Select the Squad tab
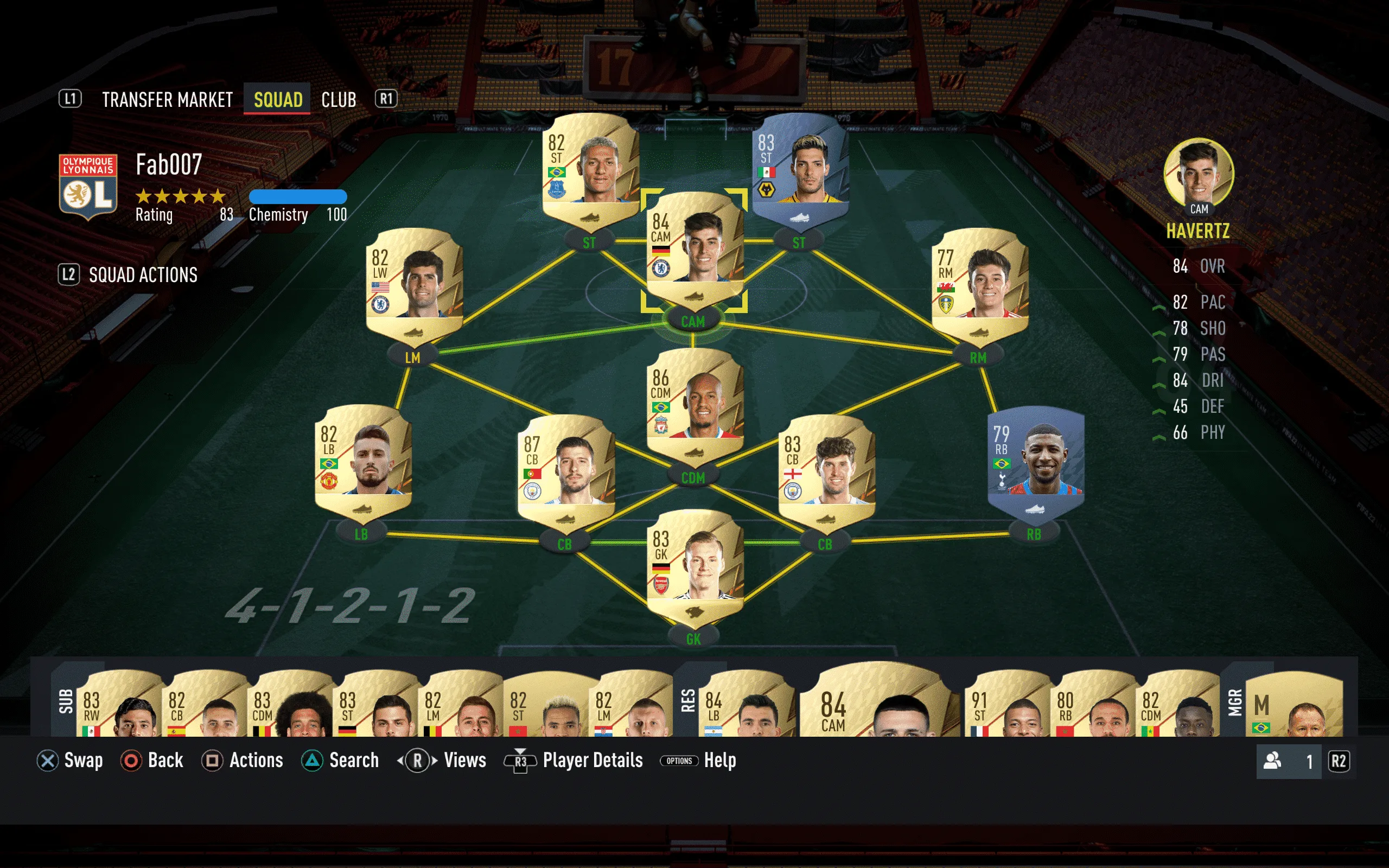1389x868 pixels. [x=278, y=100]
